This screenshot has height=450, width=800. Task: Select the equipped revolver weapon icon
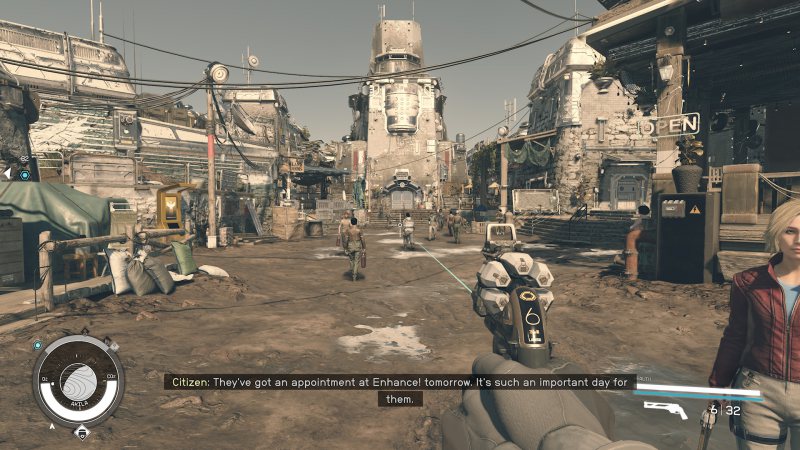tap(665, 408)
